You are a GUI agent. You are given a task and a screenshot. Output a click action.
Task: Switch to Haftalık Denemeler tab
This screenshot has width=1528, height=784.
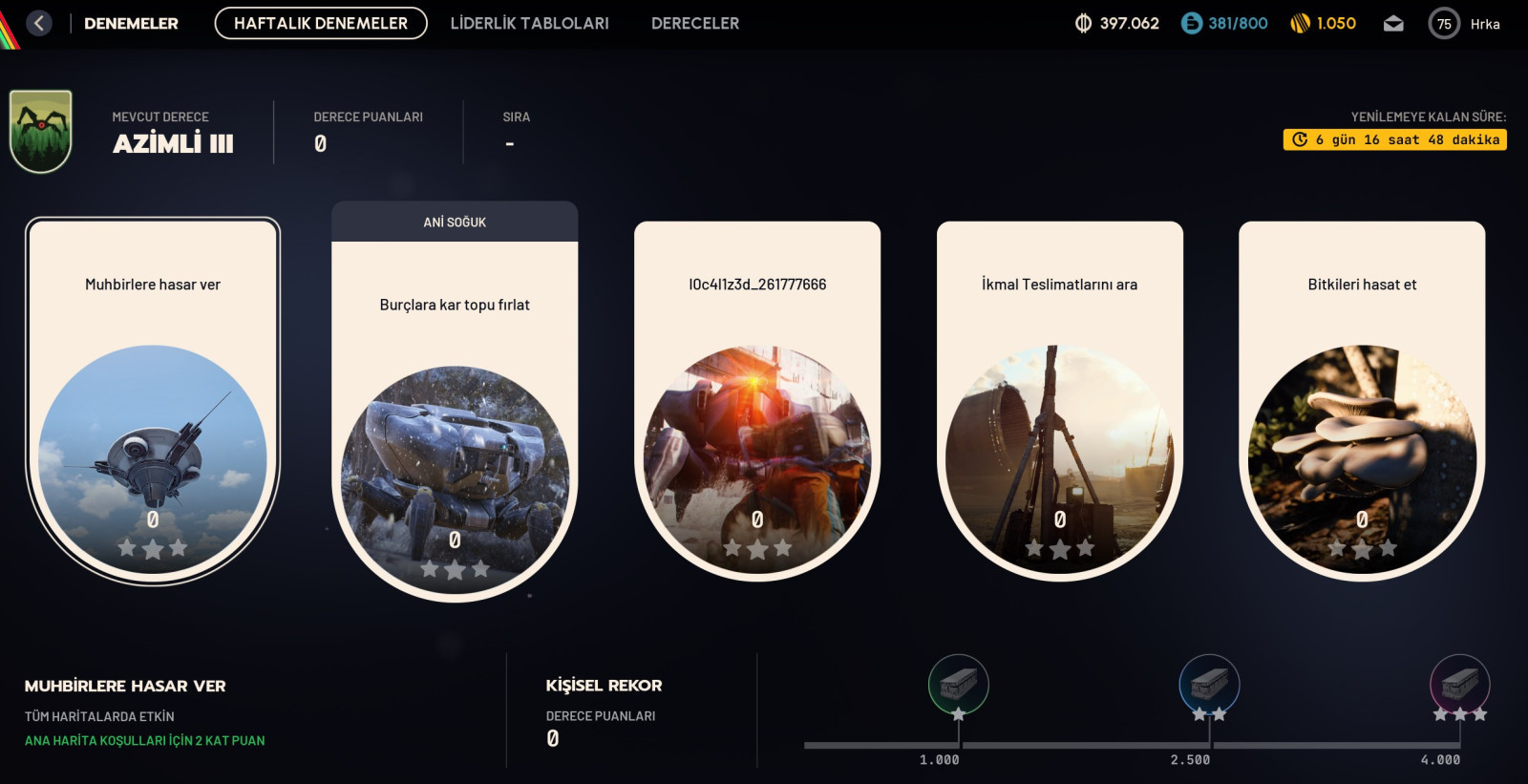(321, 23)
